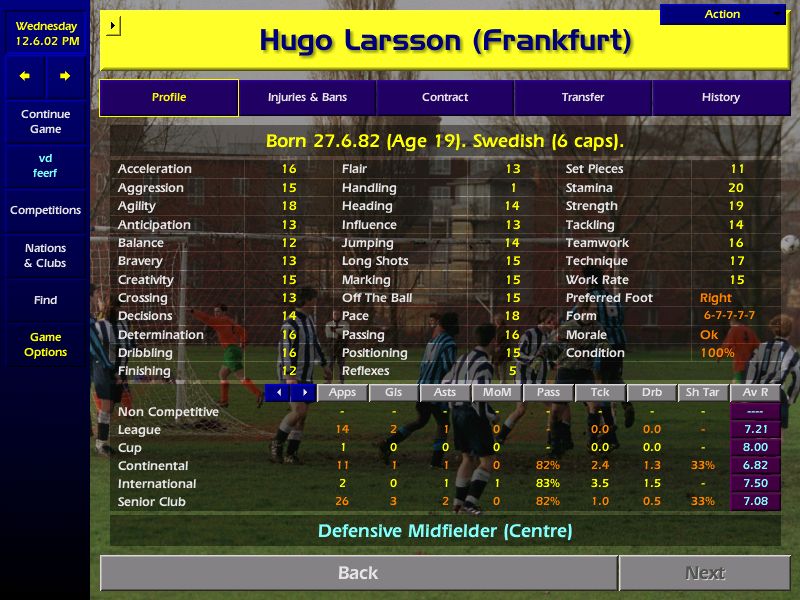
Task: Show the Transfer tab
Action: click(583, 97)
